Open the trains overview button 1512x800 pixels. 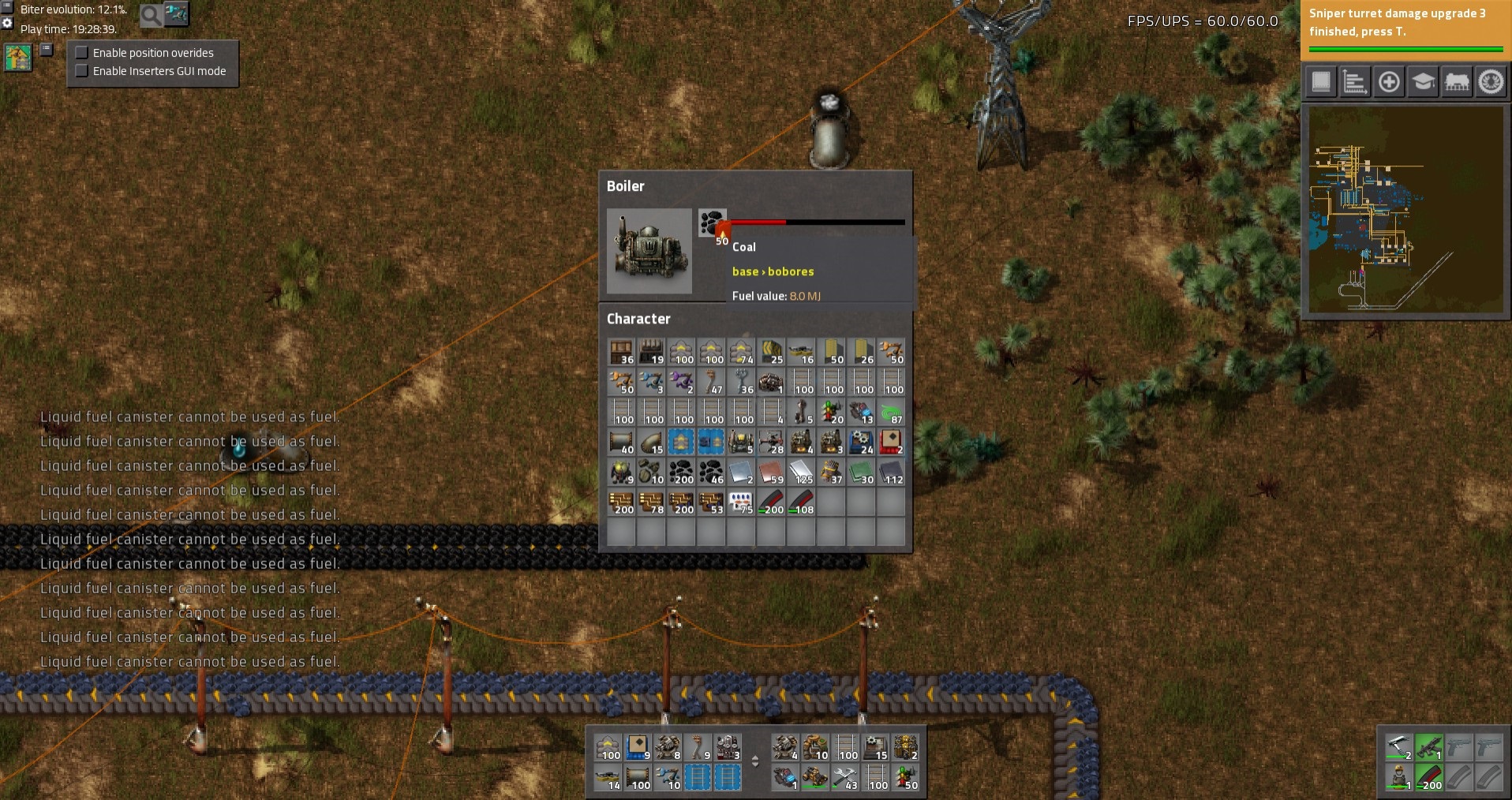tap(1457, 82)
